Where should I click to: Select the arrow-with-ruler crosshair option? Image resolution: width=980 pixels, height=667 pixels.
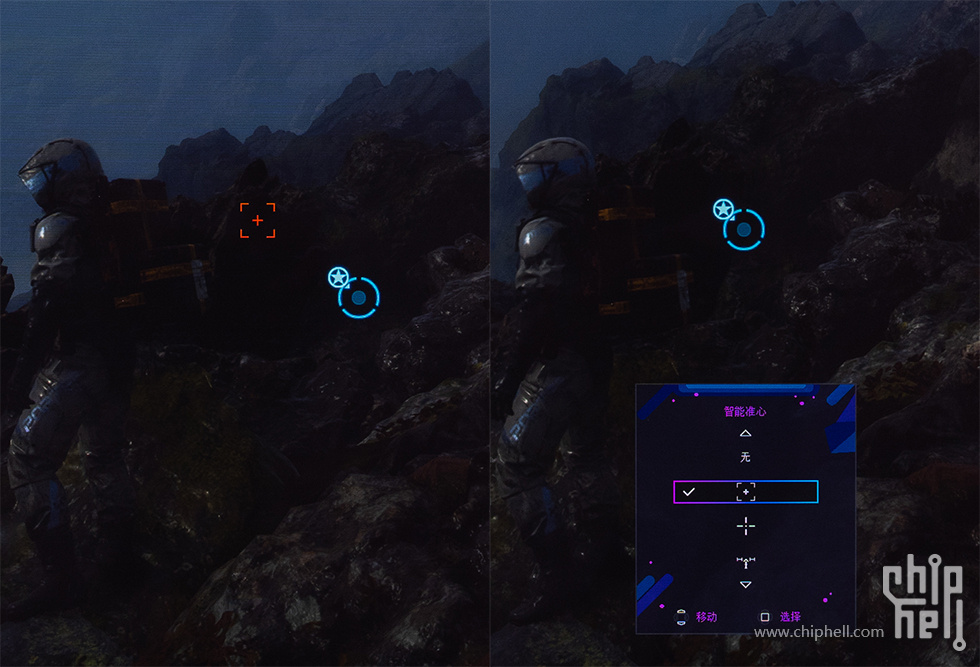[745, 562]
